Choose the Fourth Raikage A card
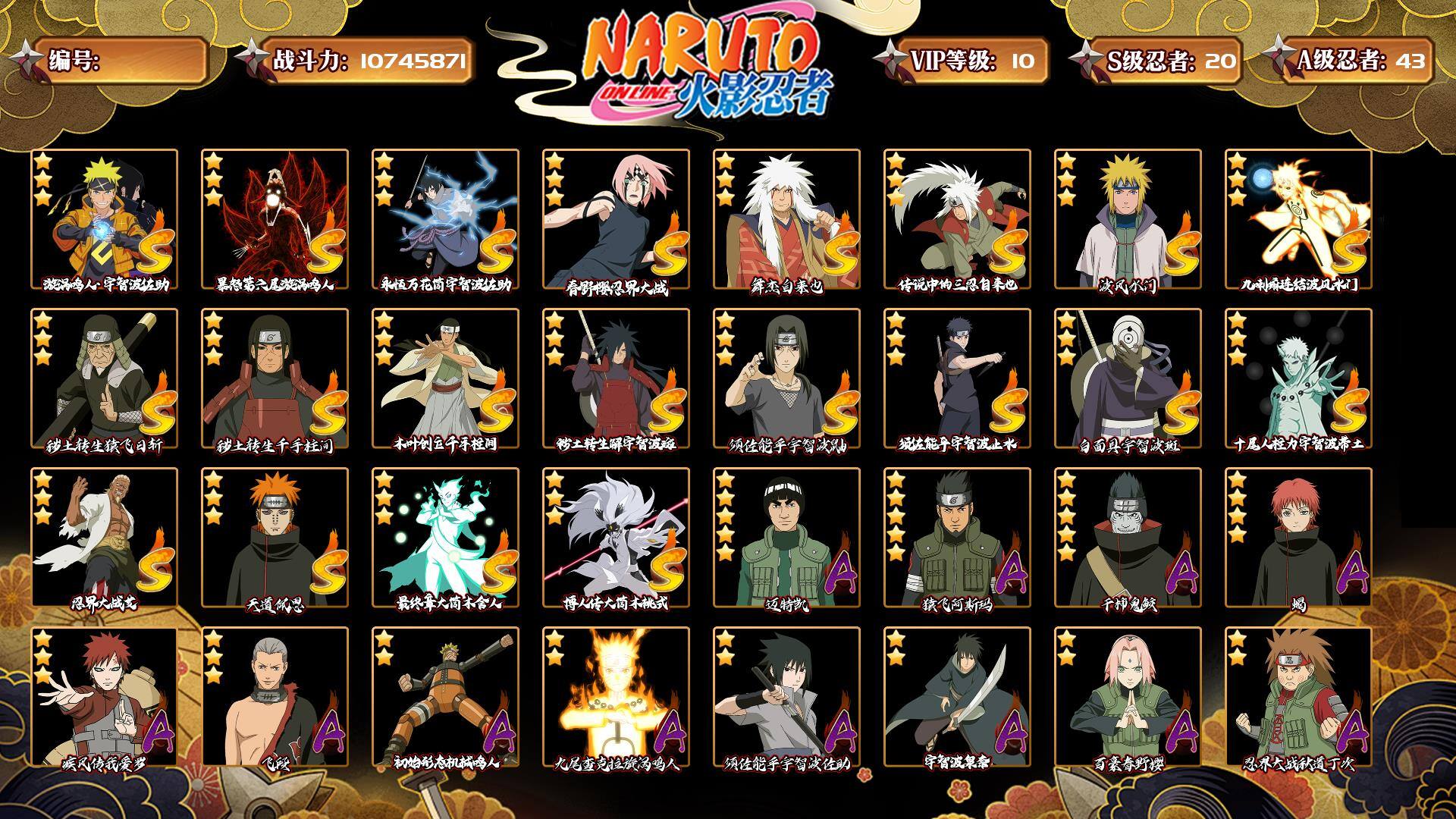 click(x=104, y=538)
